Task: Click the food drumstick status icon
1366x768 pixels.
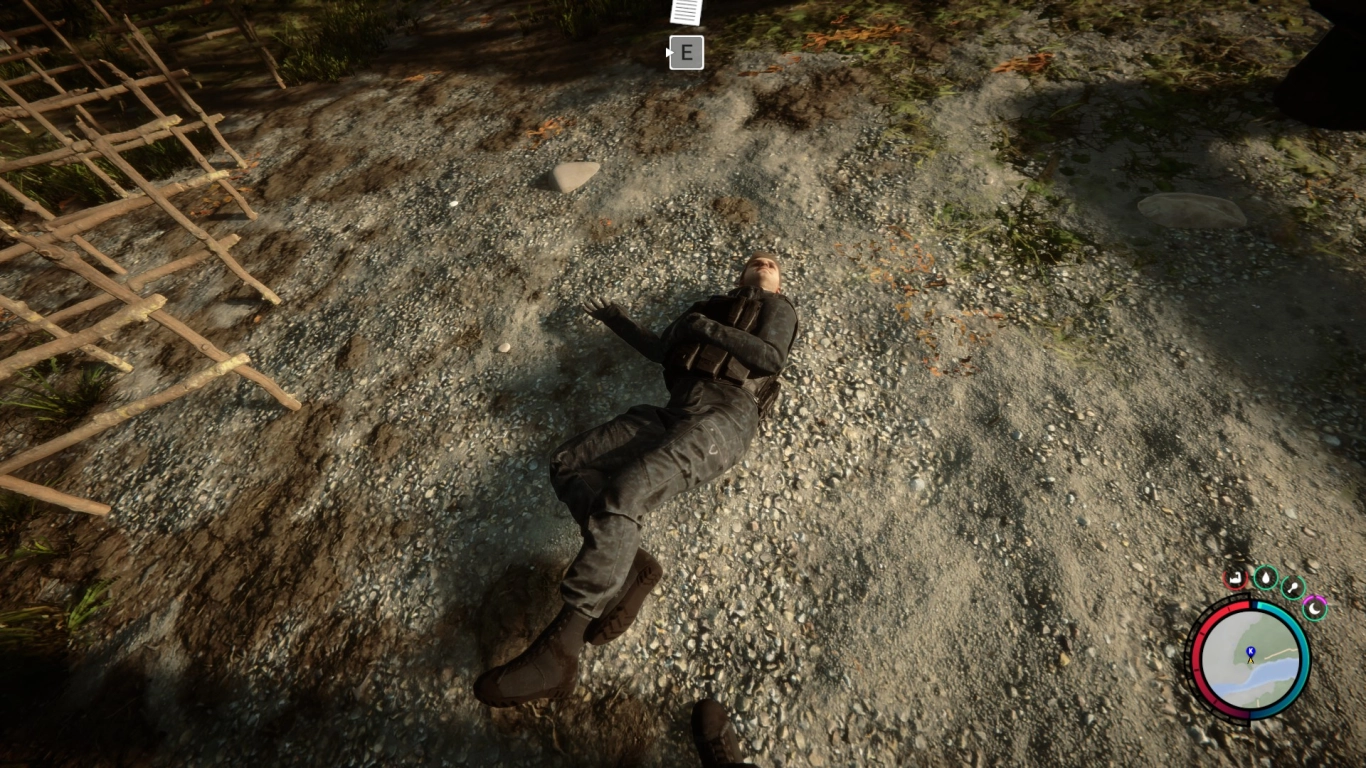Action: pos(1292,587)
